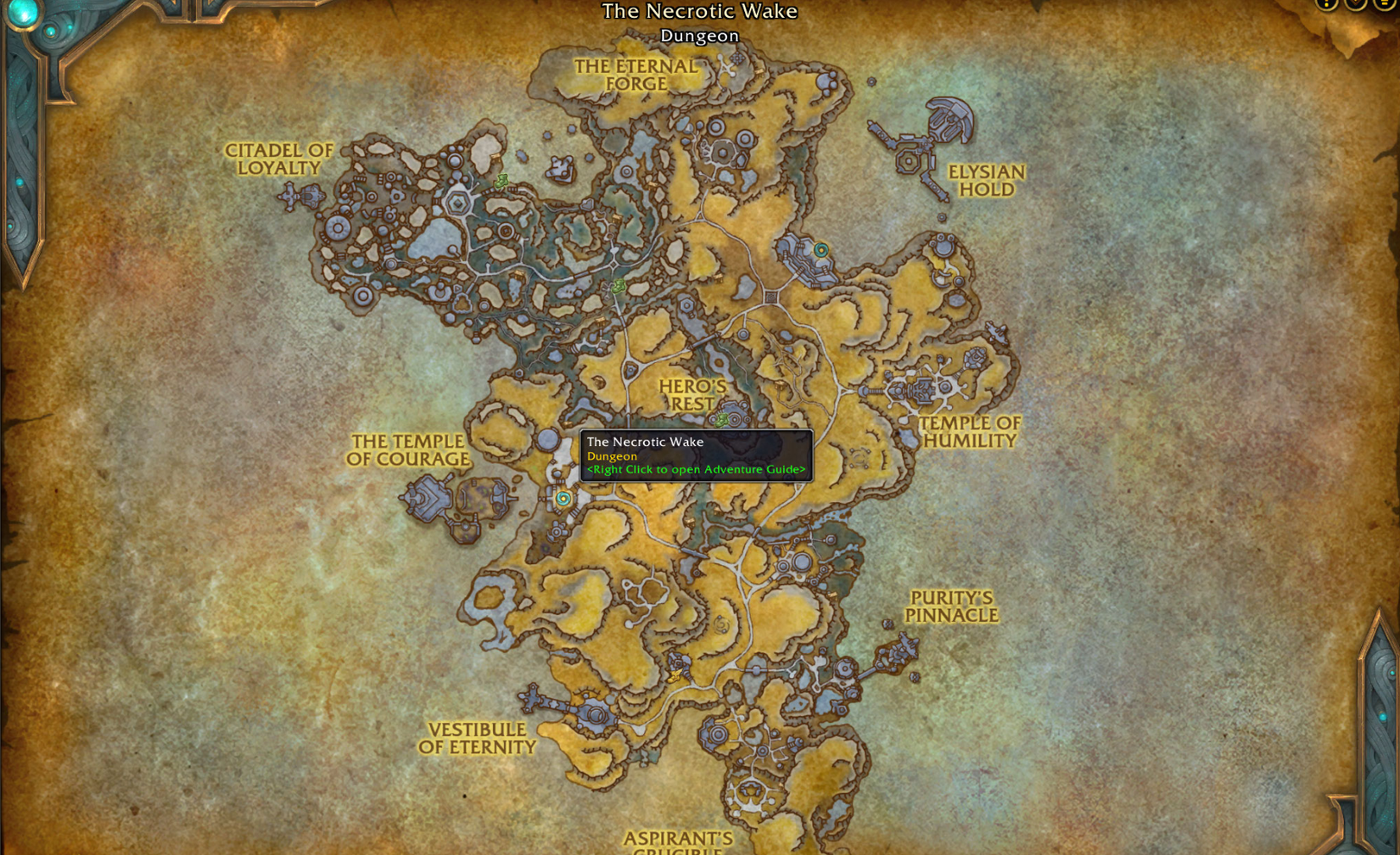Click the green boot icon at Hero's Rest

(720, 419)
